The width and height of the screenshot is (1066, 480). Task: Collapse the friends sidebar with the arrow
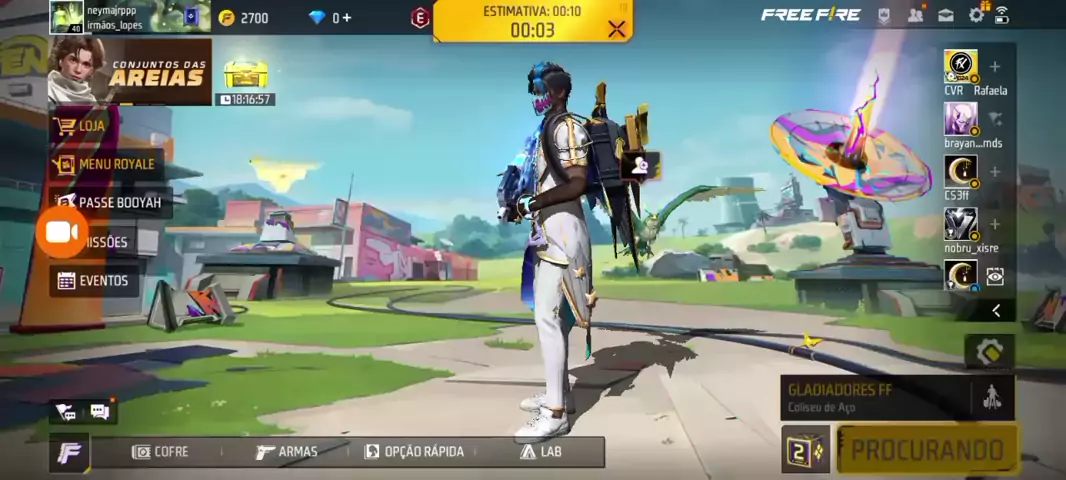[x=996, y=311]
